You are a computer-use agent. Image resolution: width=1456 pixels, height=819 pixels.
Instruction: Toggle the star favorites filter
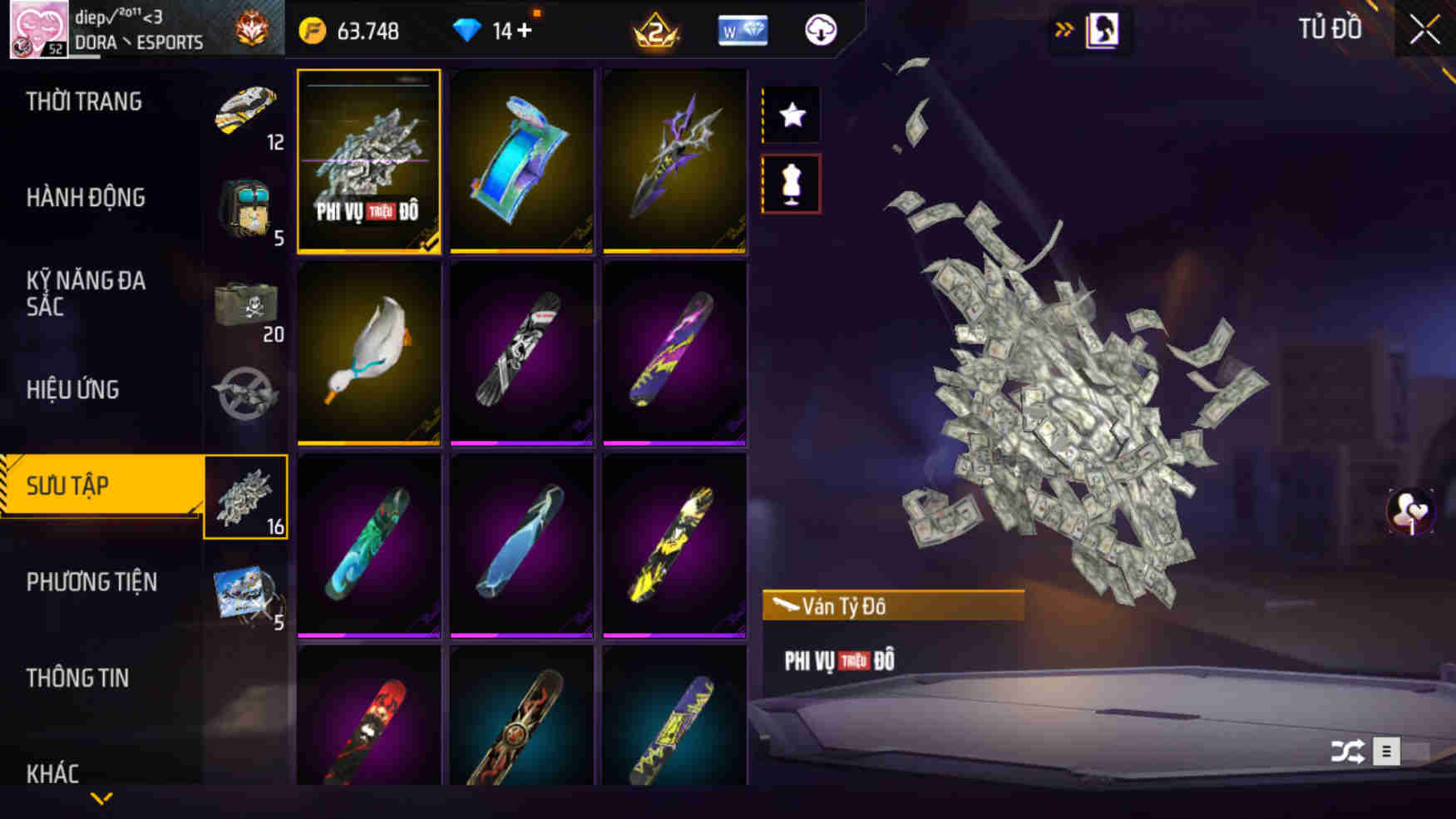click(790, 115)
